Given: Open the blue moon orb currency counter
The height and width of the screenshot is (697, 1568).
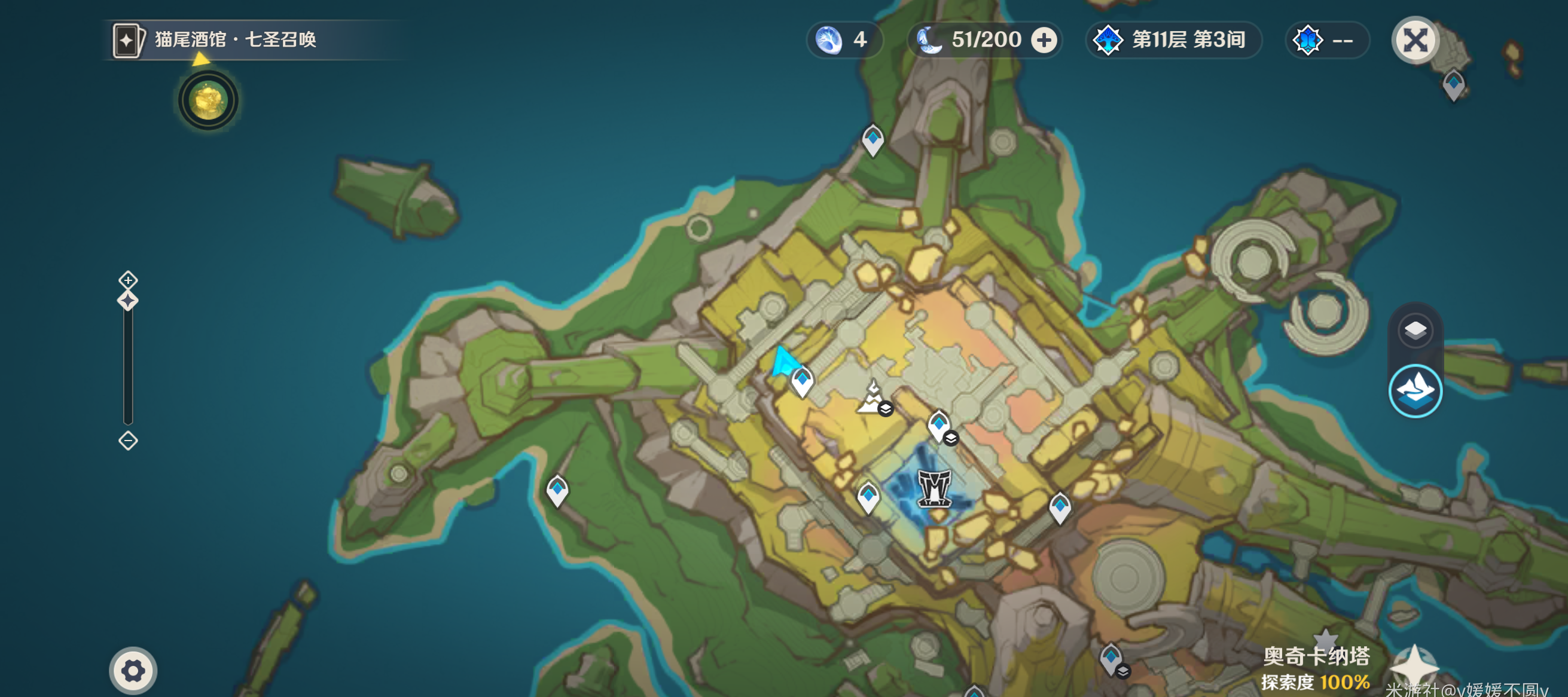Looking at the screenshot, I should tap(844, 41).
